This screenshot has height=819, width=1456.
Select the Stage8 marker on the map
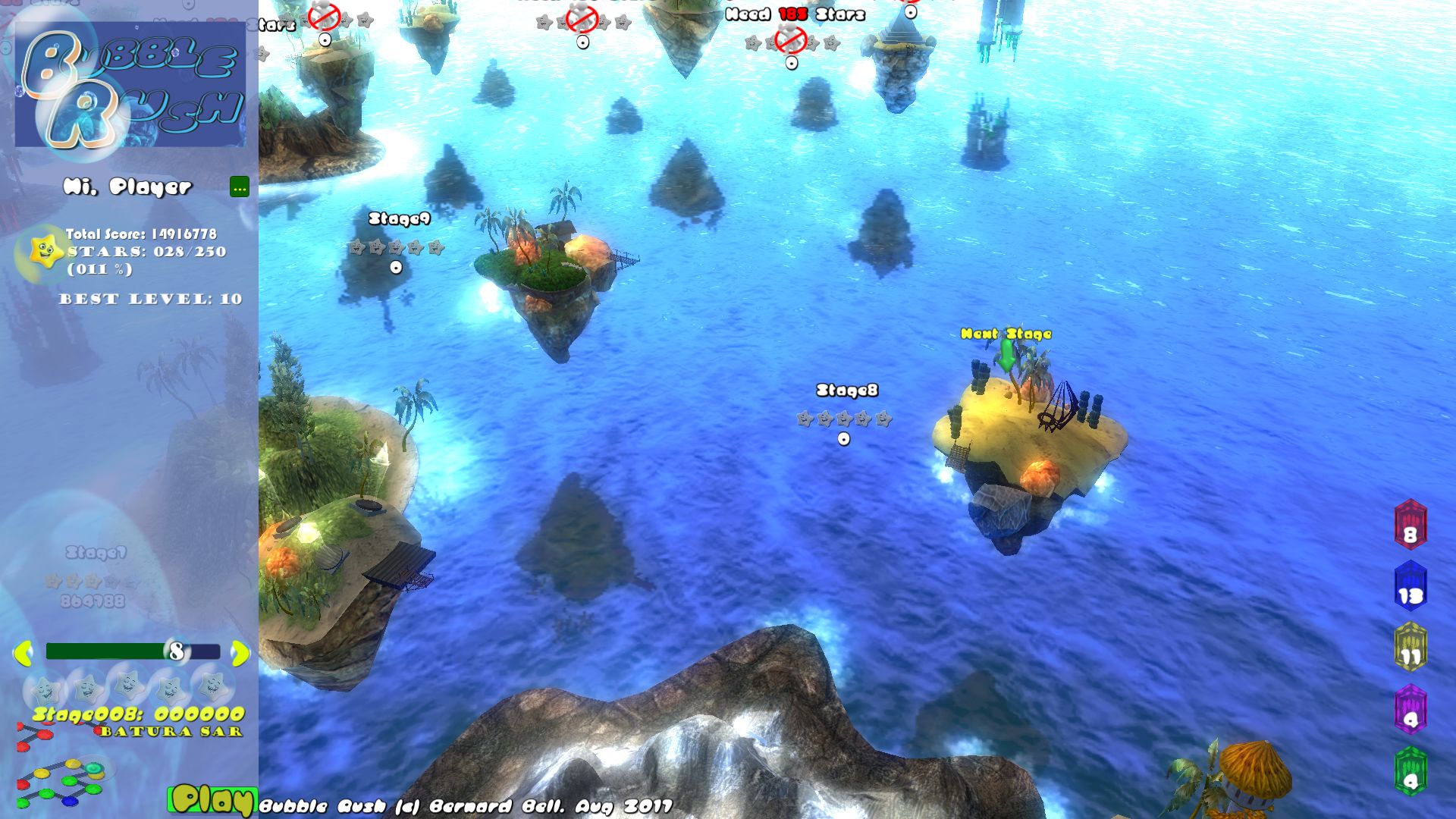[844, 439]
